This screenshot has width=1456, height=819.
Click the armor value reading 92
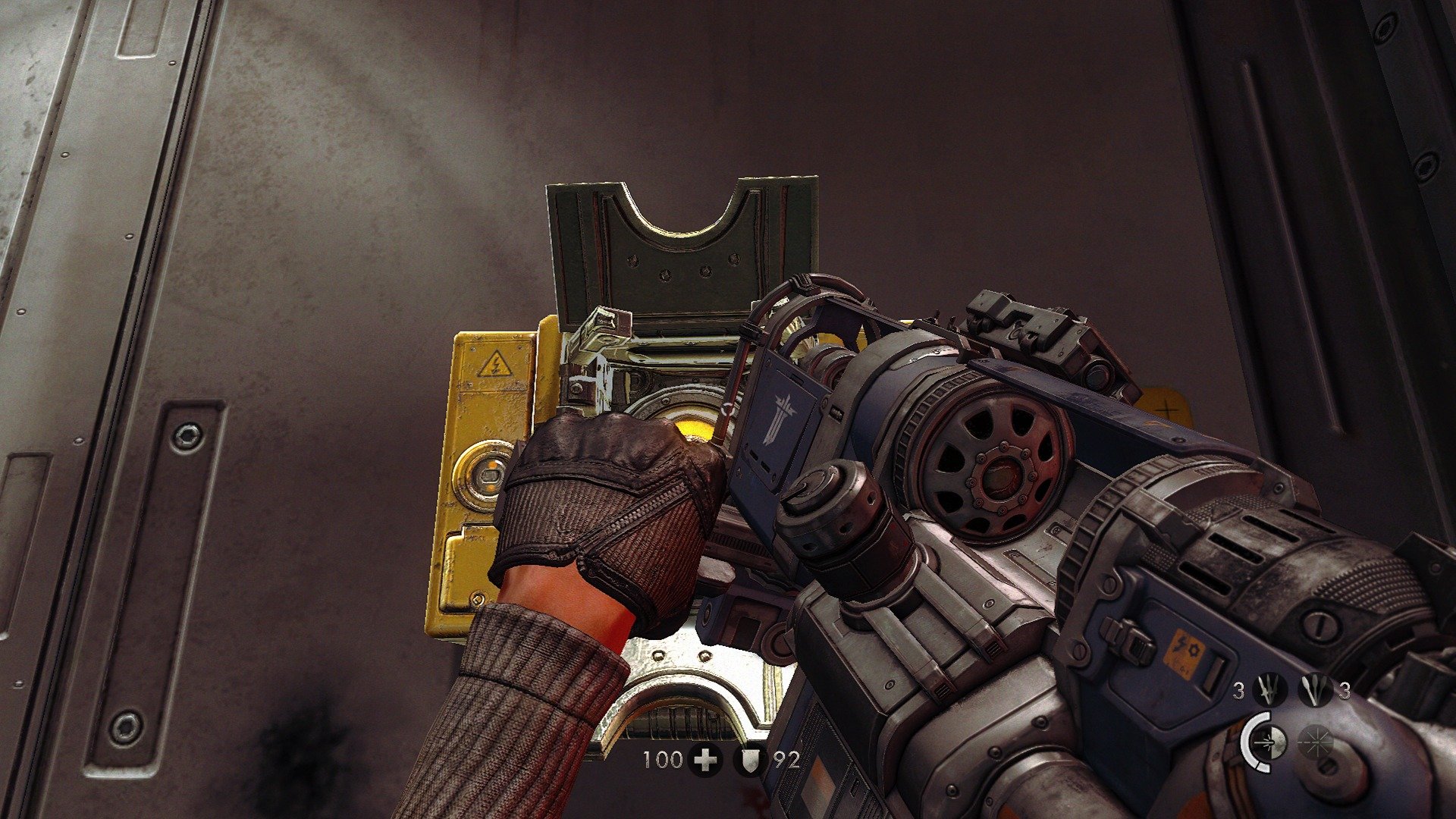[786, 759]
